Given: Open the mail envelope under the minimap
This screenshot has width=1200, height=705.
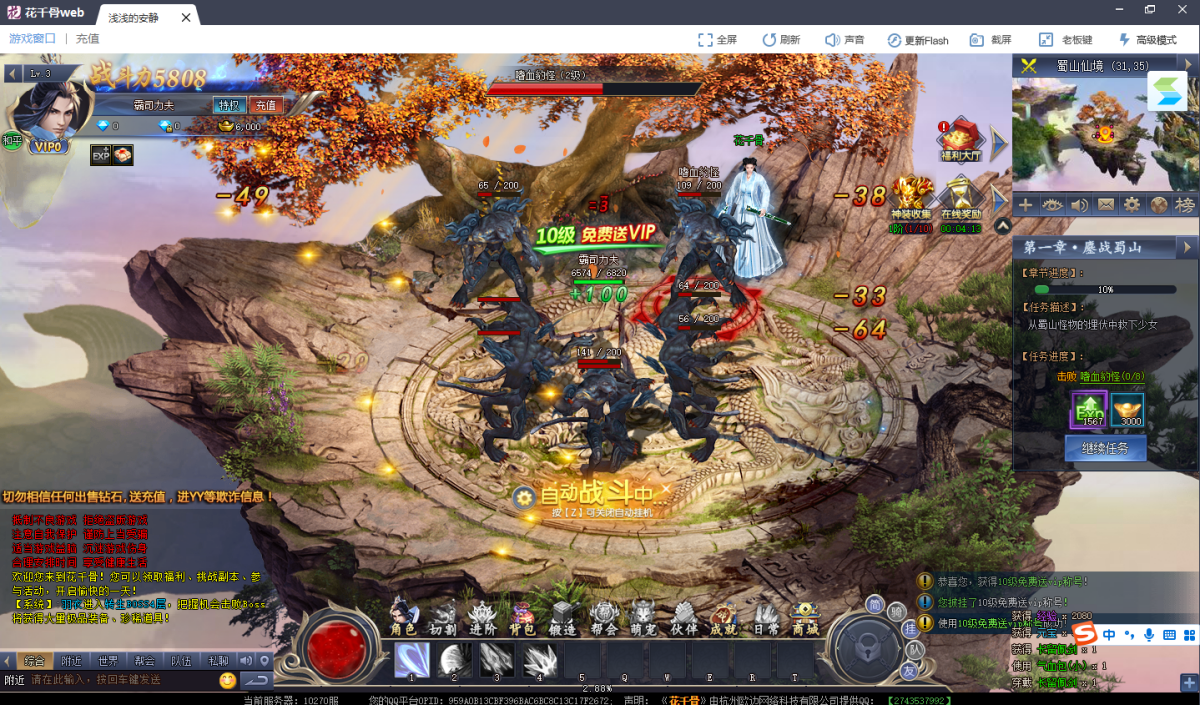Looking at the screenshot, I should [1105, 205].
